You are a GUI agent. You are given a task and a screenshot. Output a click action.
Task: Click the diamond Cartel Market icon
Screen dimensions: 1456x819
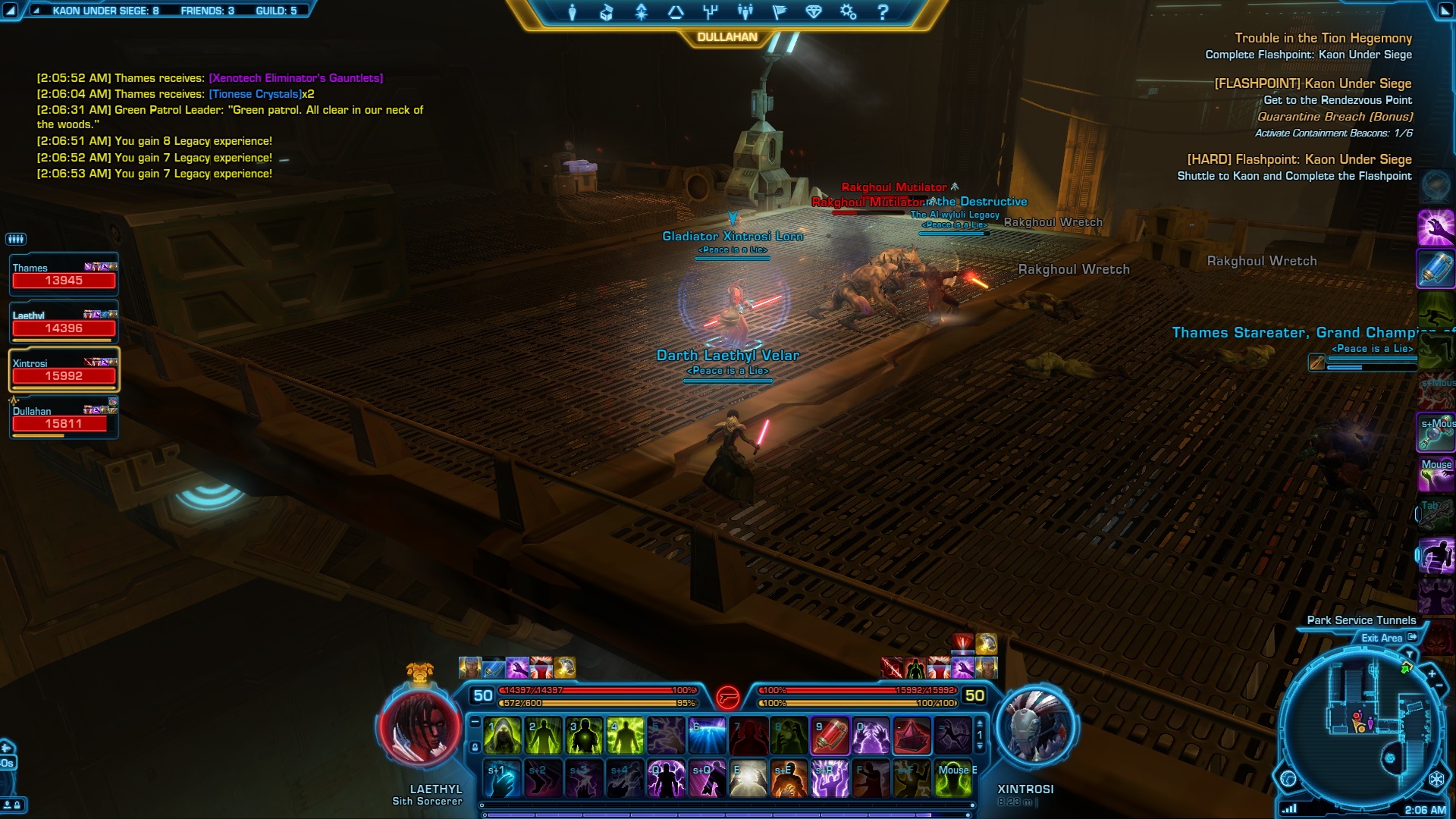coord(814,12)
